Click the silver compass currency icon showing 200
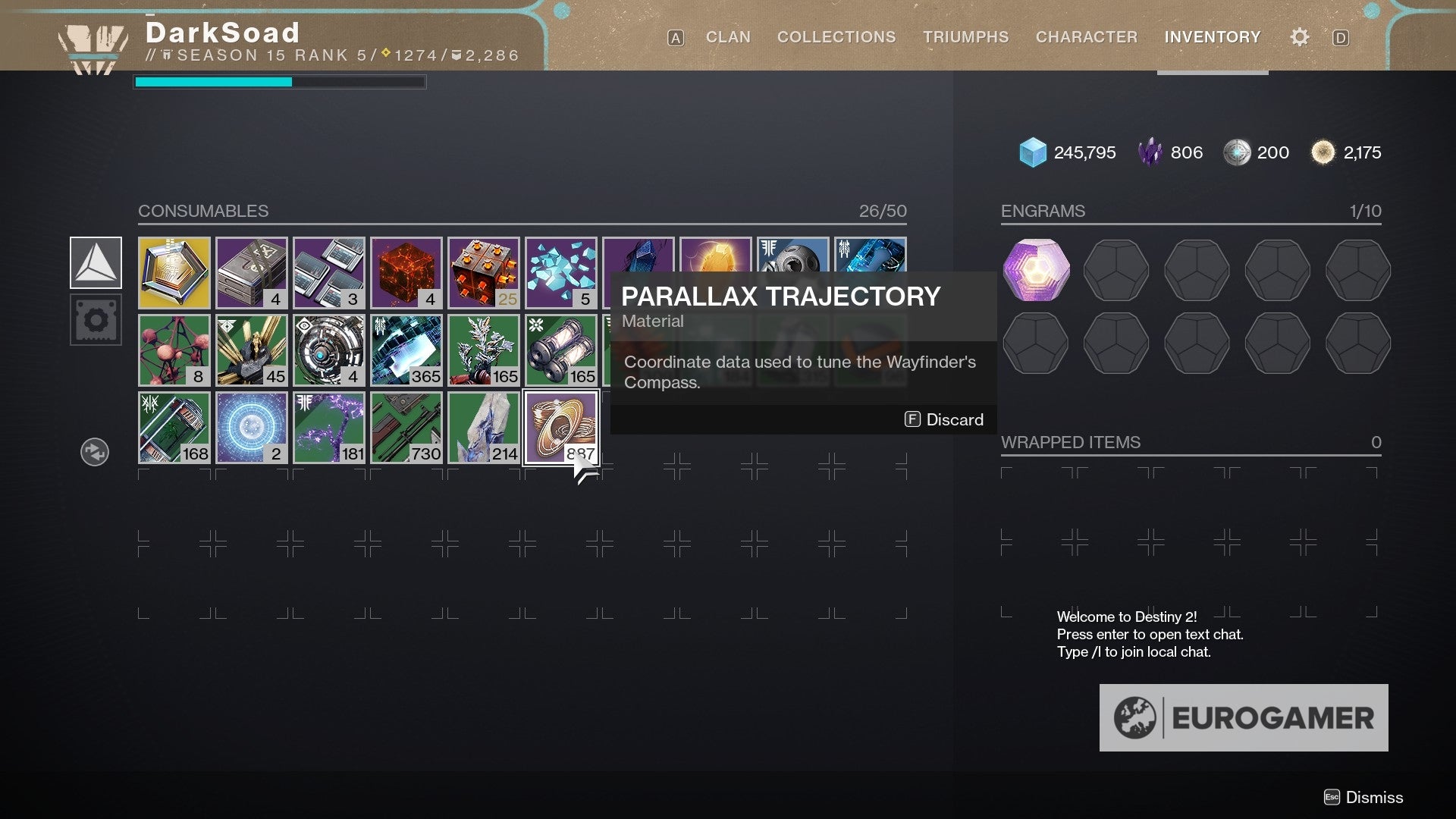 [1239, 152]
